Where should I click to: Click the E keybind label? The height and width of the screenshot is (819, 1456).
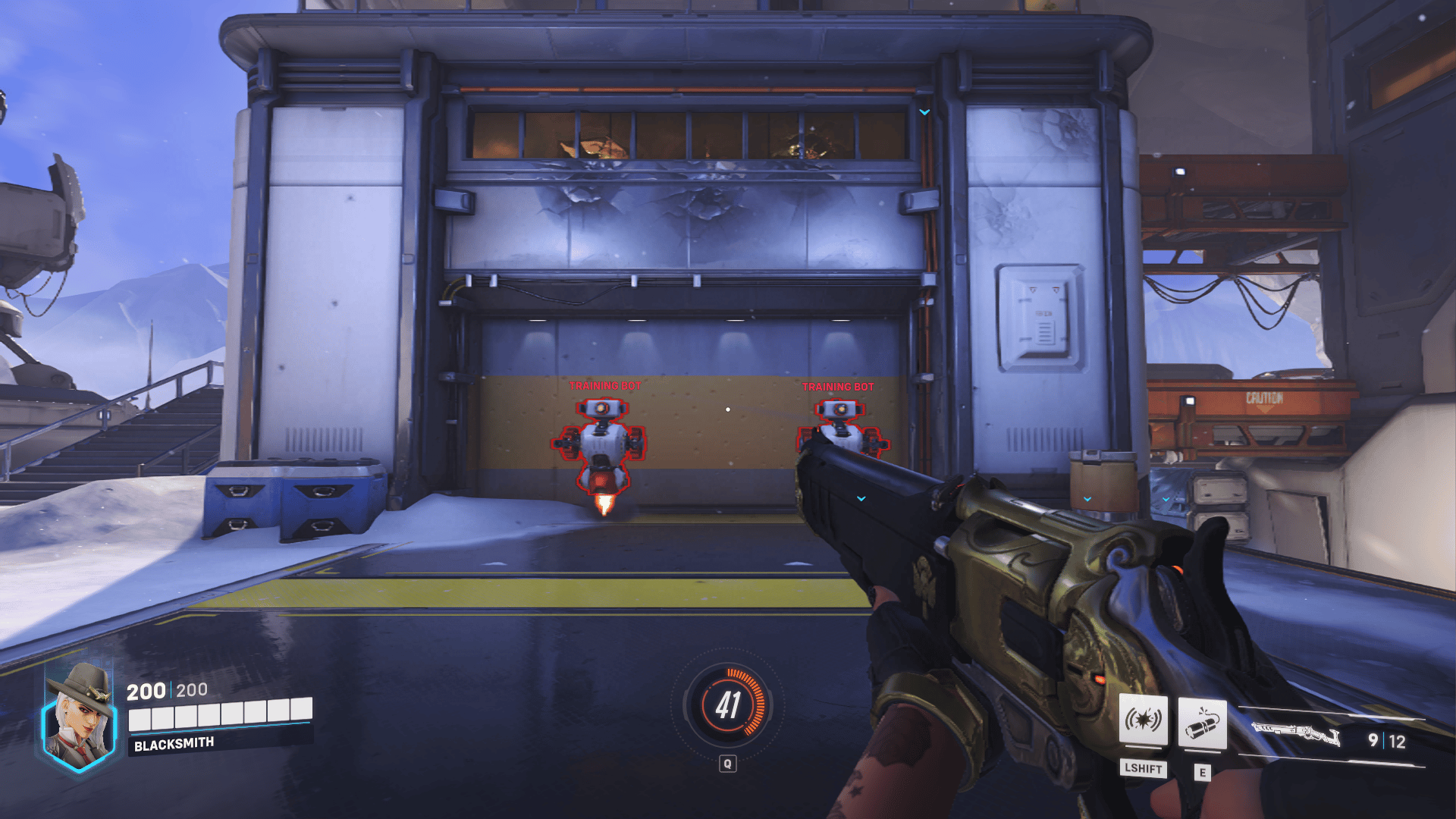click(1202, 770)
